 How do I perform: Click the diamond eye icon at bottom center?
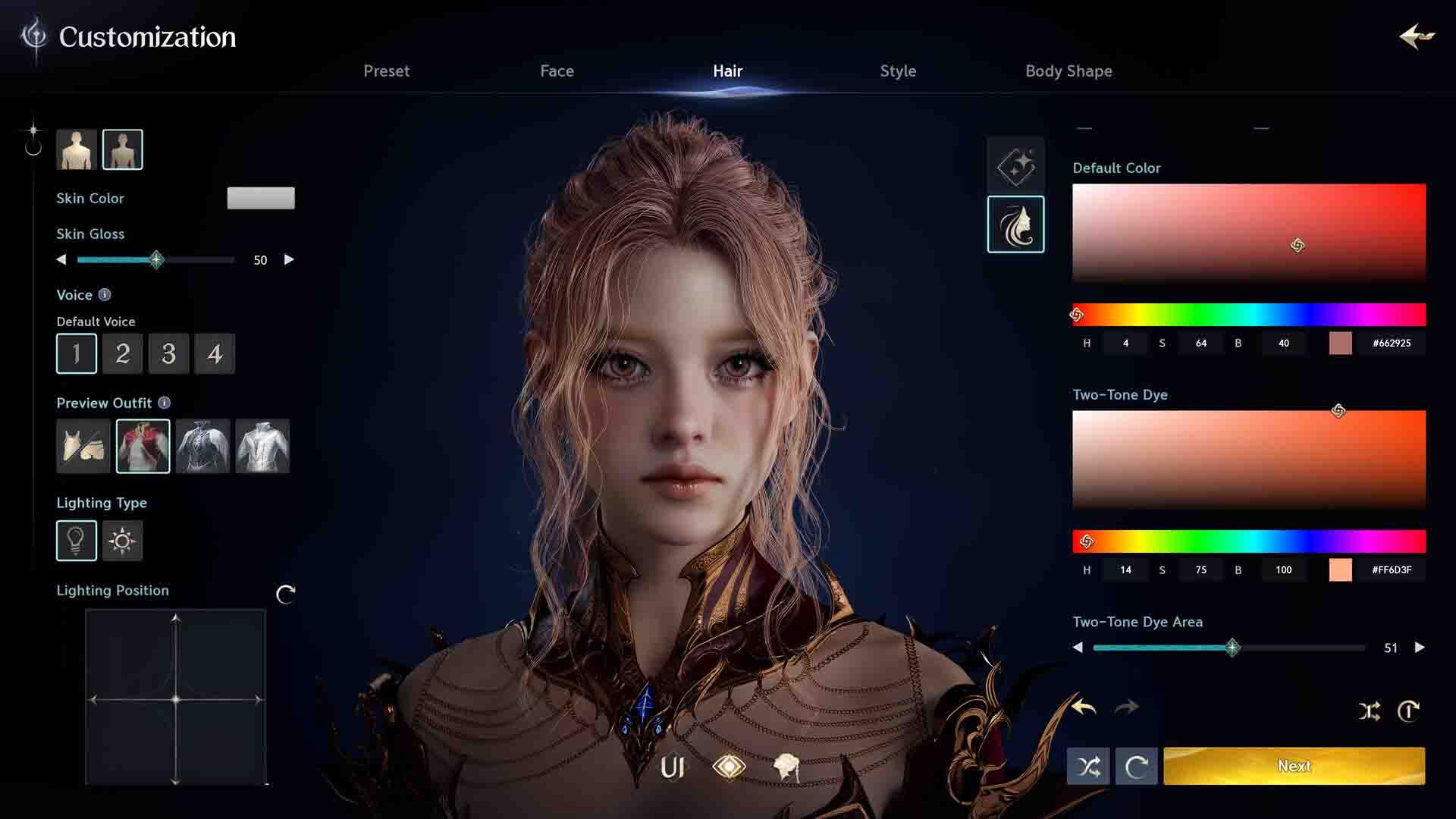[x=730, y=767]
